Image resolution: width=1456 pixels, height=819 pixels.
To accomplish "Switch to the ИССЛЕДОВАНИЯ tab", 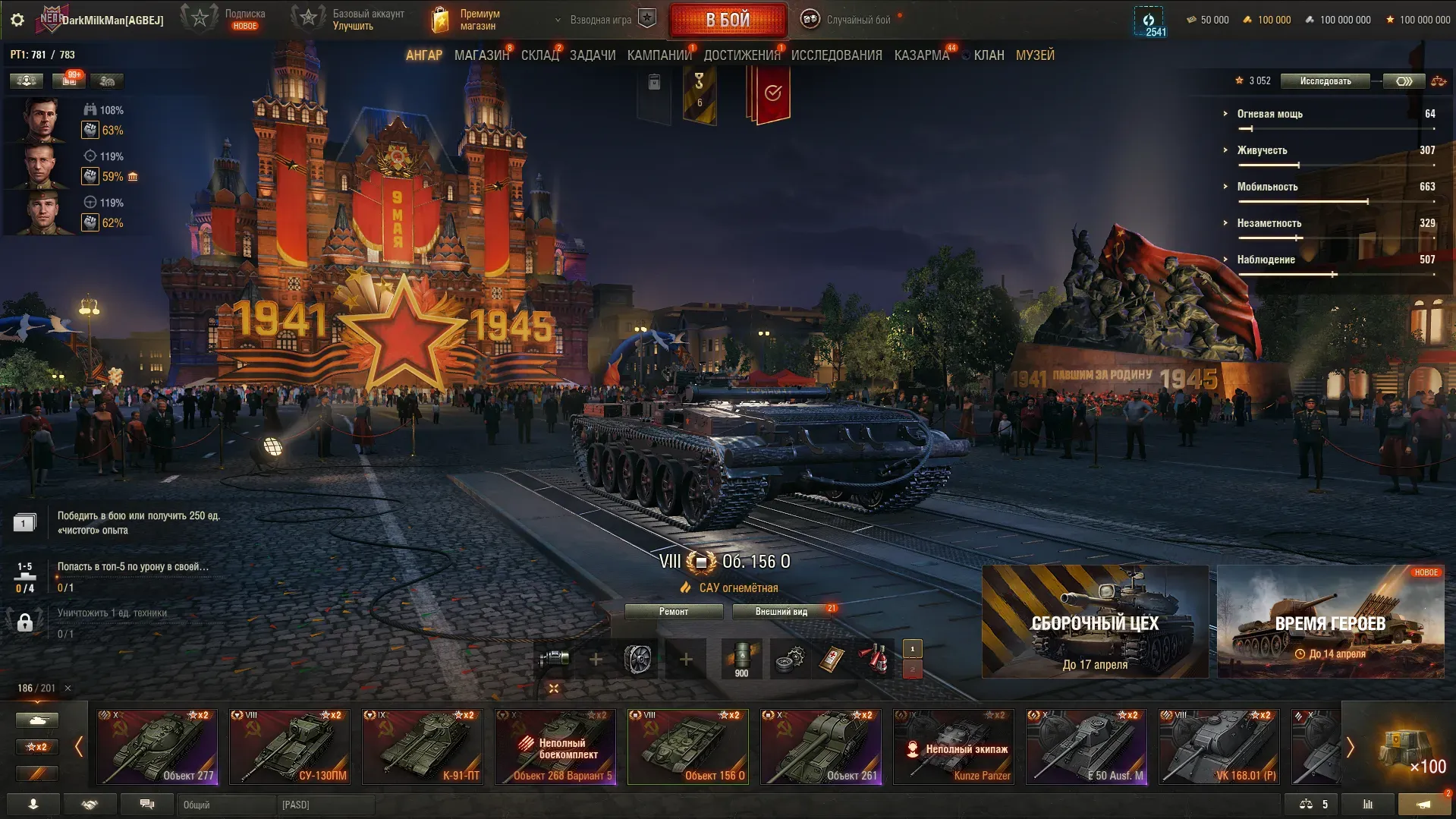I will pos(836,55).
